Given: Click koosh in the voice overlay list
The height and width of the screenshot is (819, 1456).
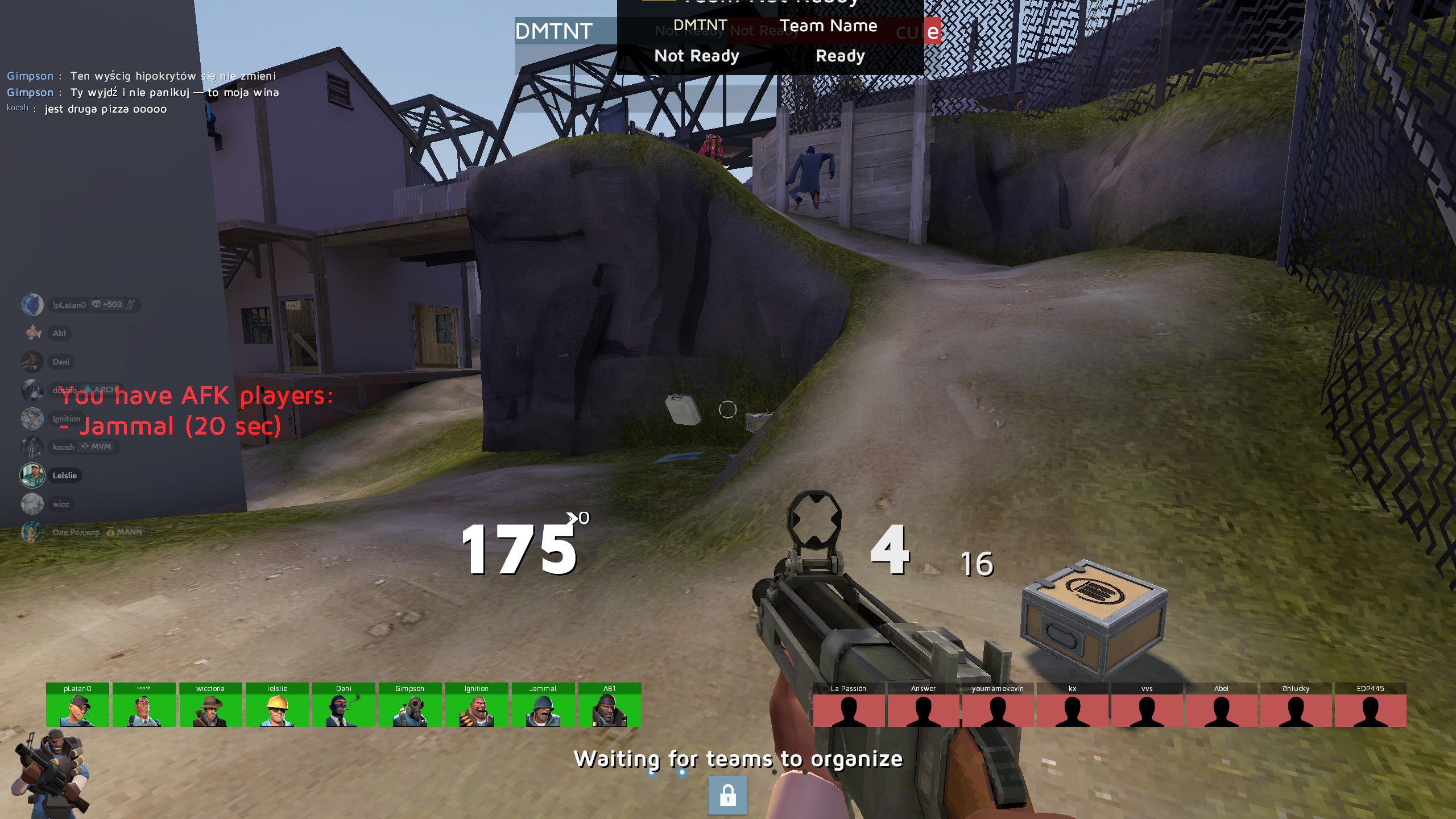Looking at the screenshot, I should click(x=63, y=447).
